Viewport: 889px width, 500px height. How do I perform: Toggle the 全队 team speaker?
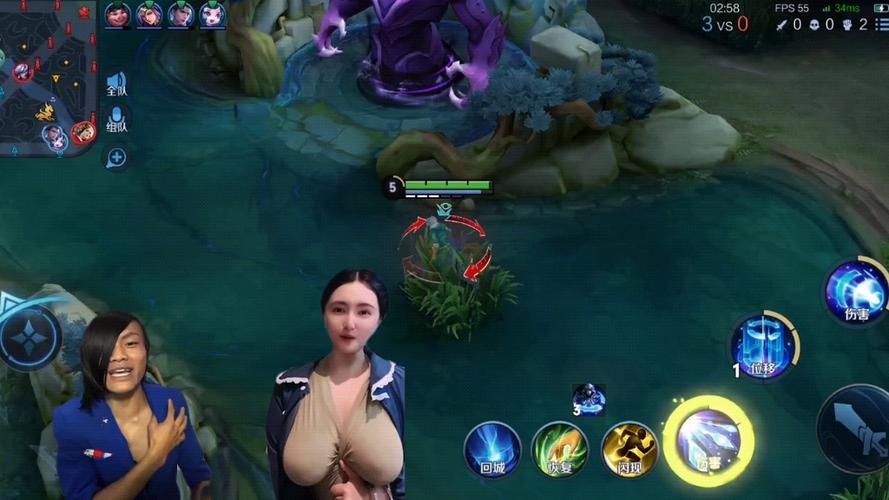coord(117,84)
